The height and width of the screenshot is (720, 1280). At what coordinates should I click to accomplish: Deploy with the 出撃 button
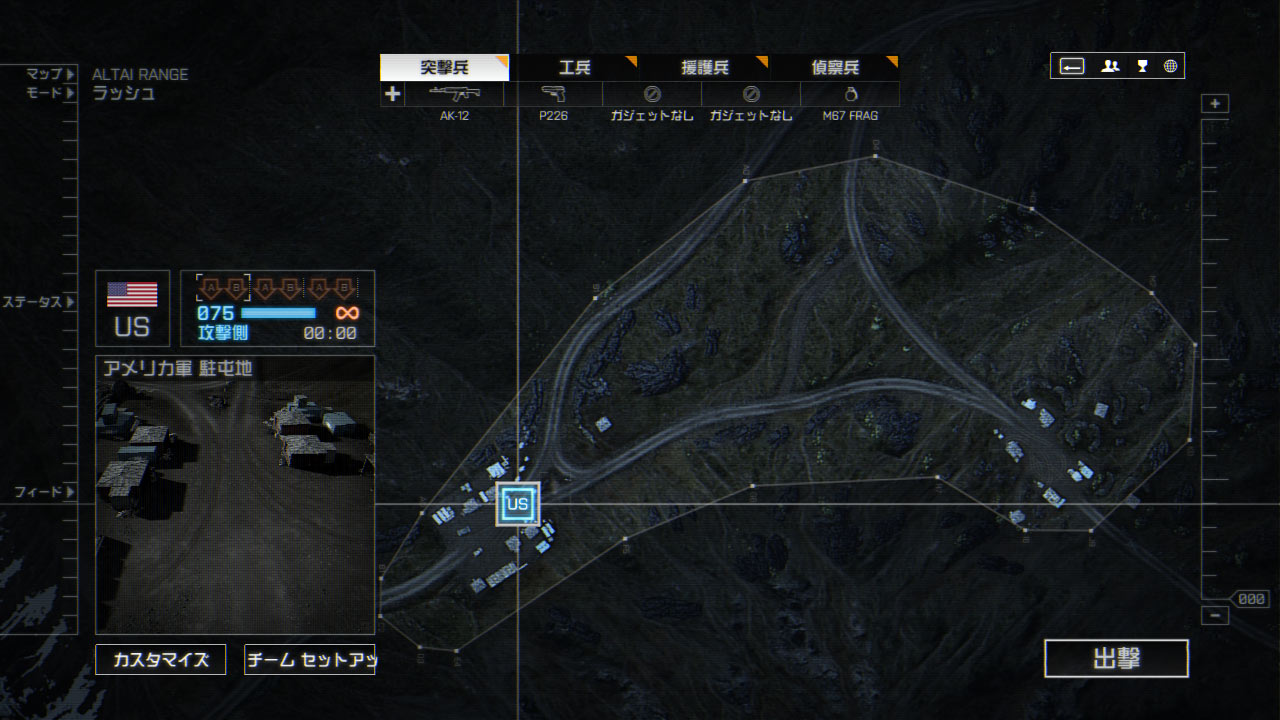[1116, 659]
